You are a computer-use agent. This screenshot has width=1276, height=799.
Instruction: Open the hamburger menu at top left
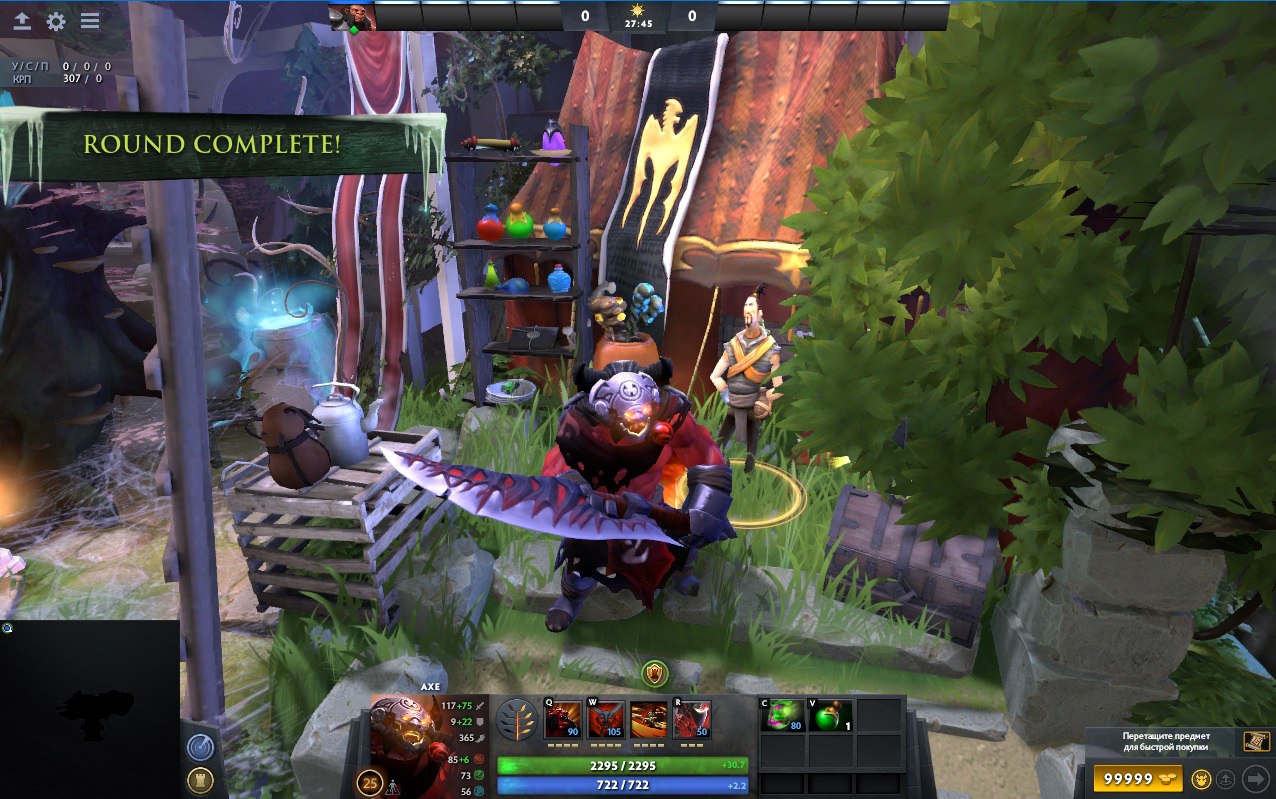pos(90,21)
